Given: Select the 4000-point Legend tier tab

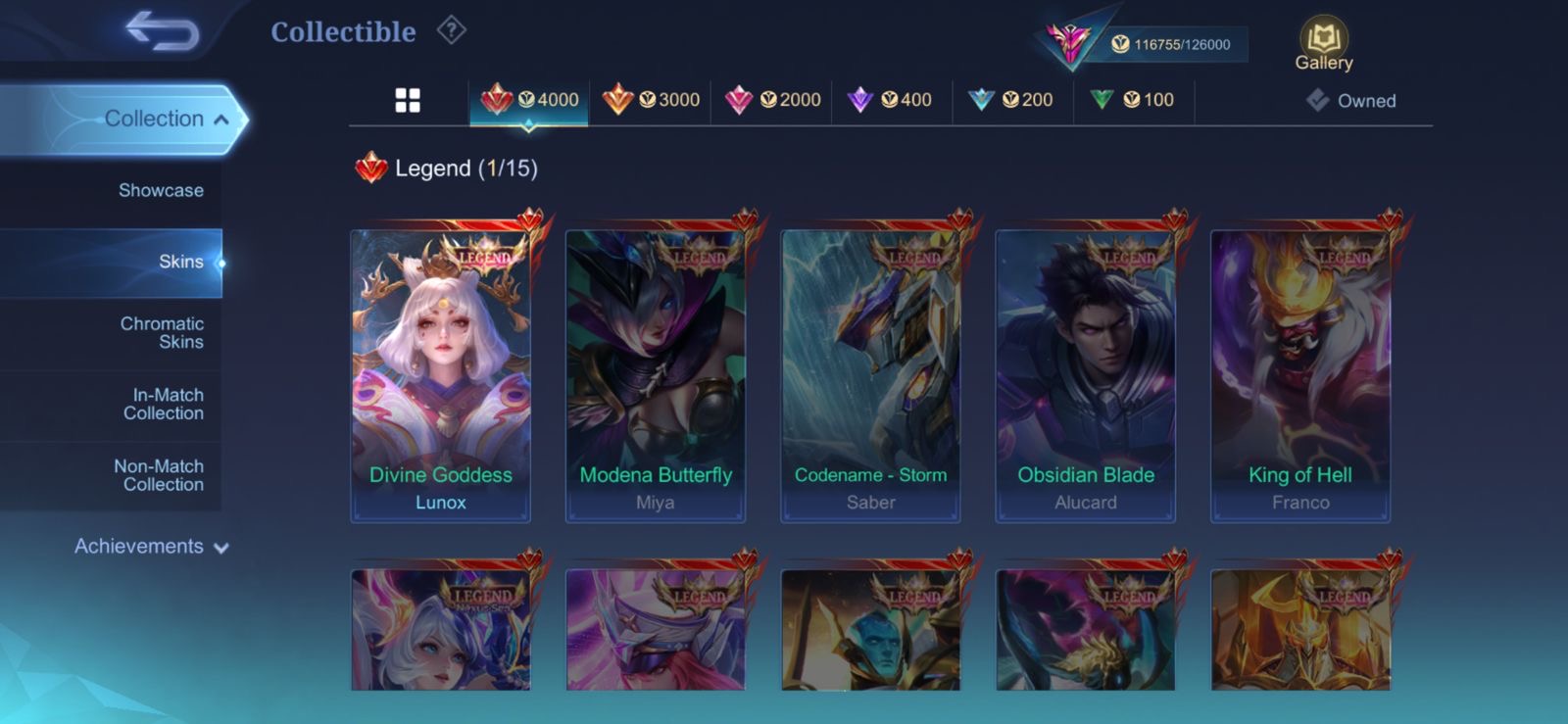Looking at the screenshot, I should (530, 100).
